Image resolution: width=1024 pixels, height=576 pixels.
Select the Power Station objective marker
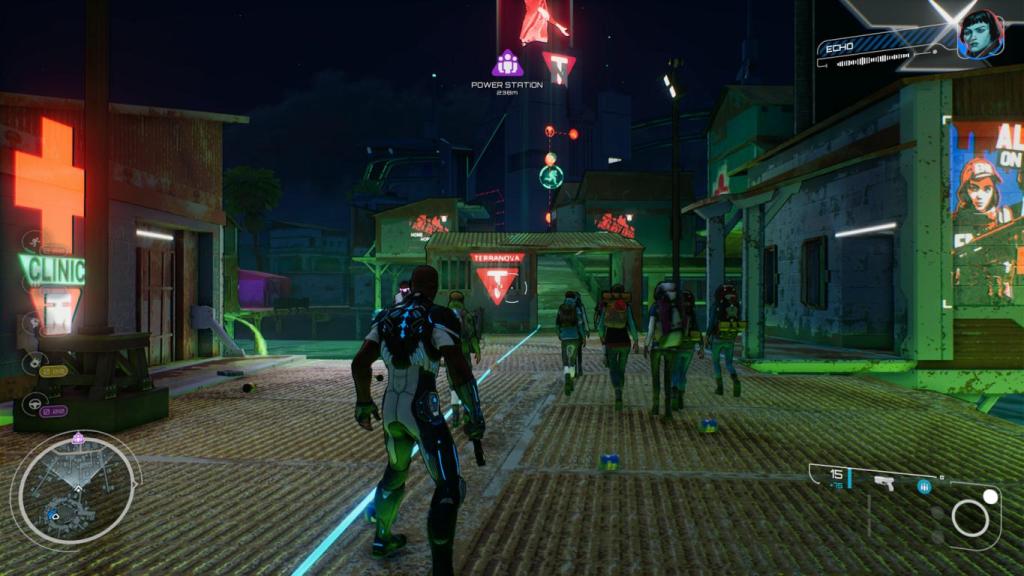coord(507,64)
